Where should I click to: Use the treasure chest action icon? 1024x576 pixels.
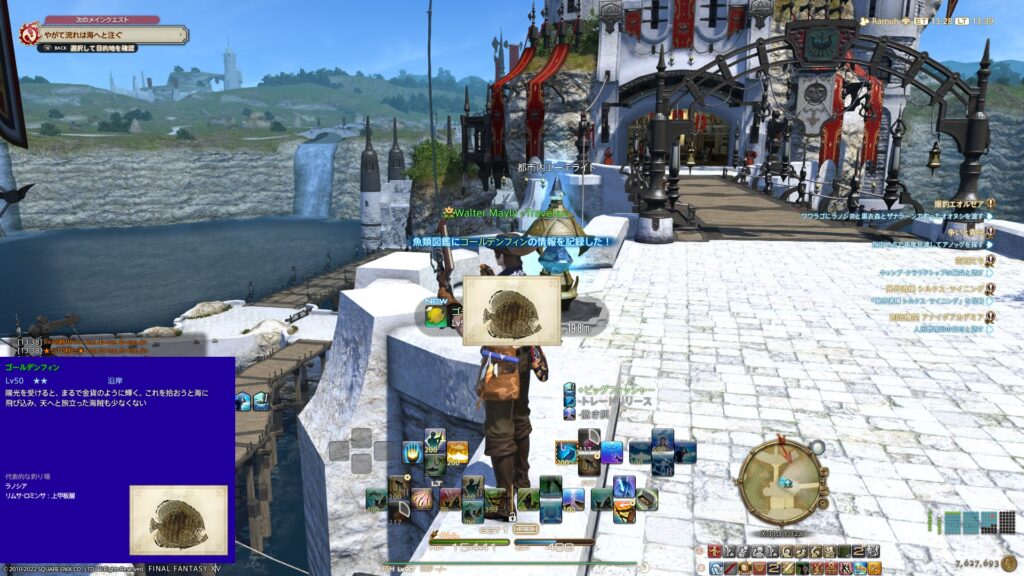(x=646, y=497)
